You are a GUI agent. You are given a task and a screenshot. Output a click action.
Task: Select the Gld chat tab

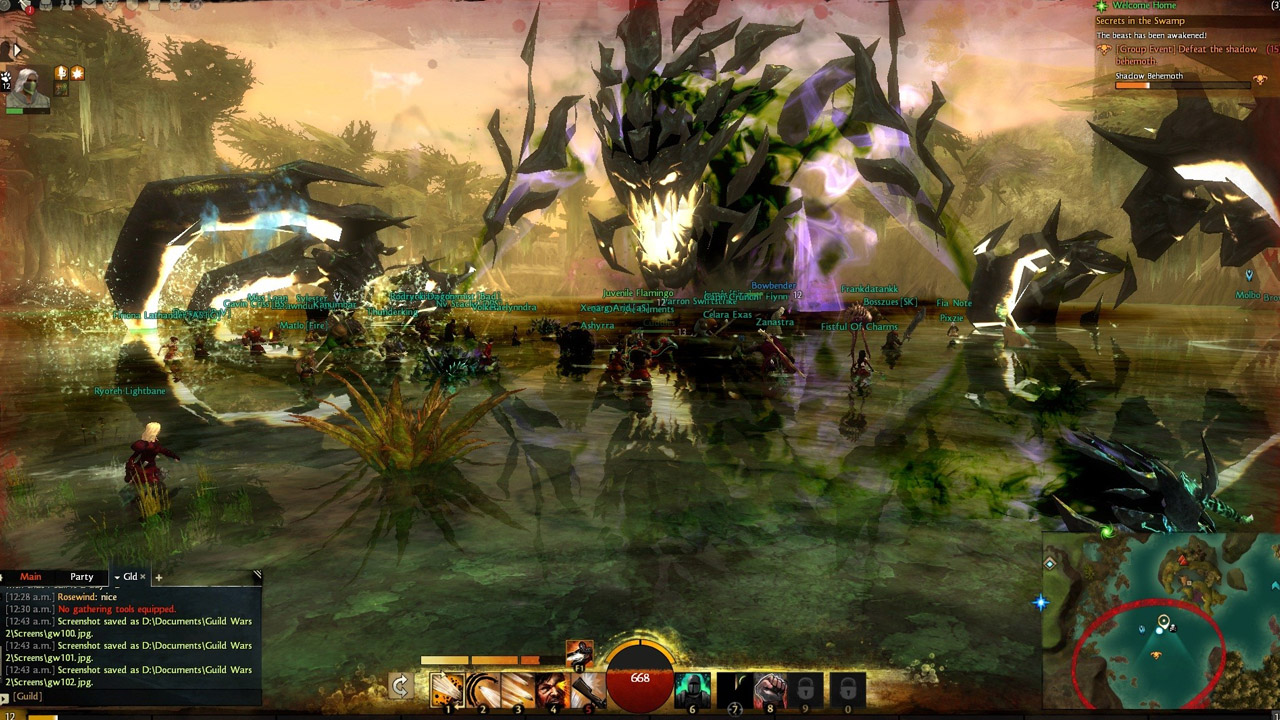[x=128, y=577]
